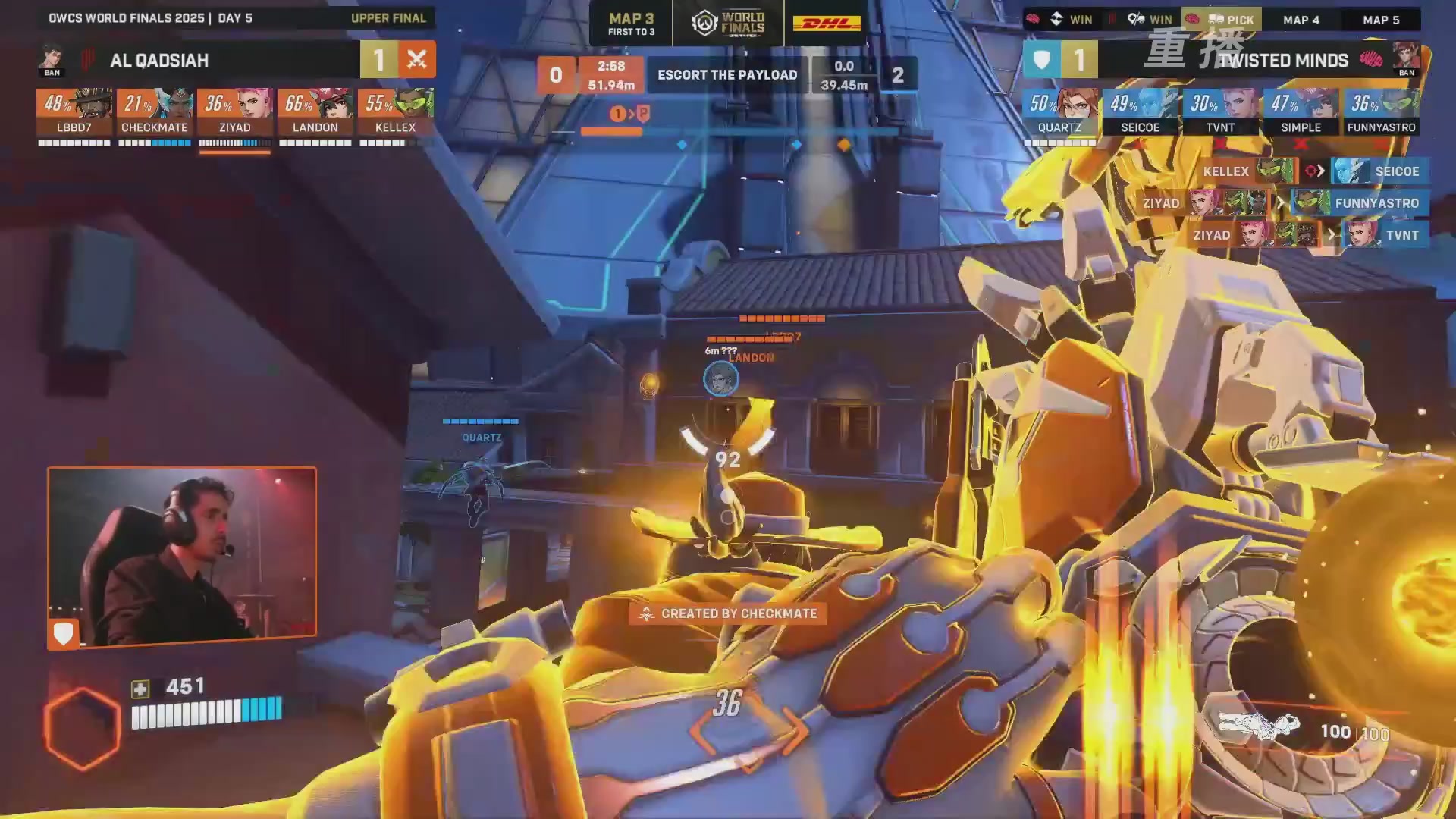Screen dimensions: 1456x819
Task: Select LBBD7's player card
Action: (74, 112)
